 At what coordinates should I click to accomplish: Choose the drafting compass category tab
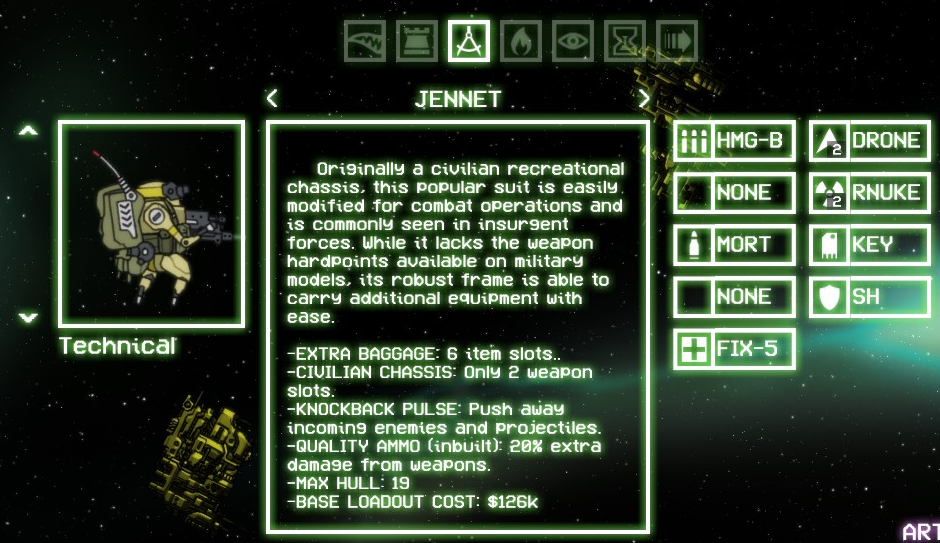(x=469, y=41)
